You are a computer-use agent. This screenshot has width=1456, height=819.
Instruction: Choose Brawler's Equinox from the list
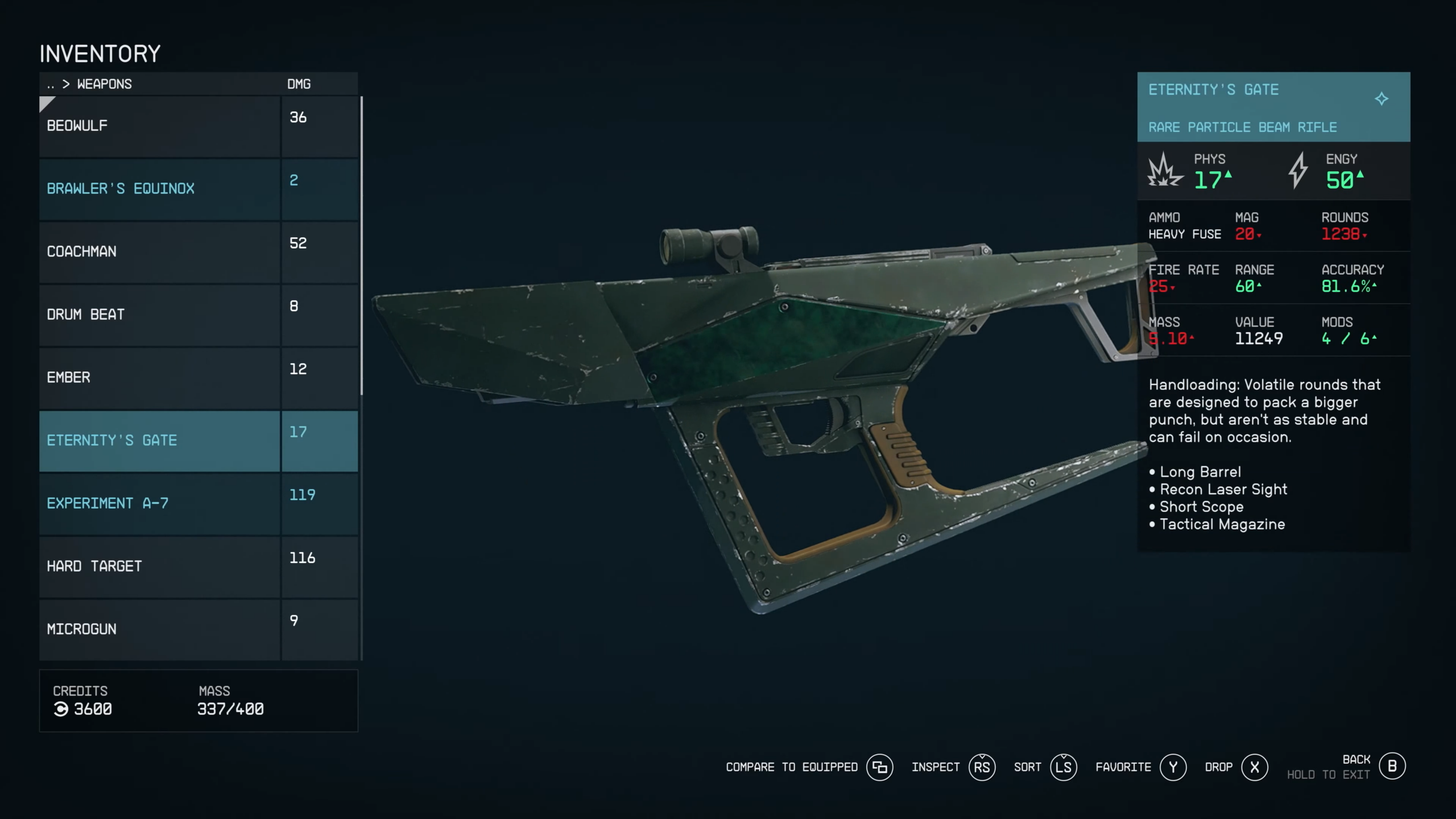(x=159, y=189)
